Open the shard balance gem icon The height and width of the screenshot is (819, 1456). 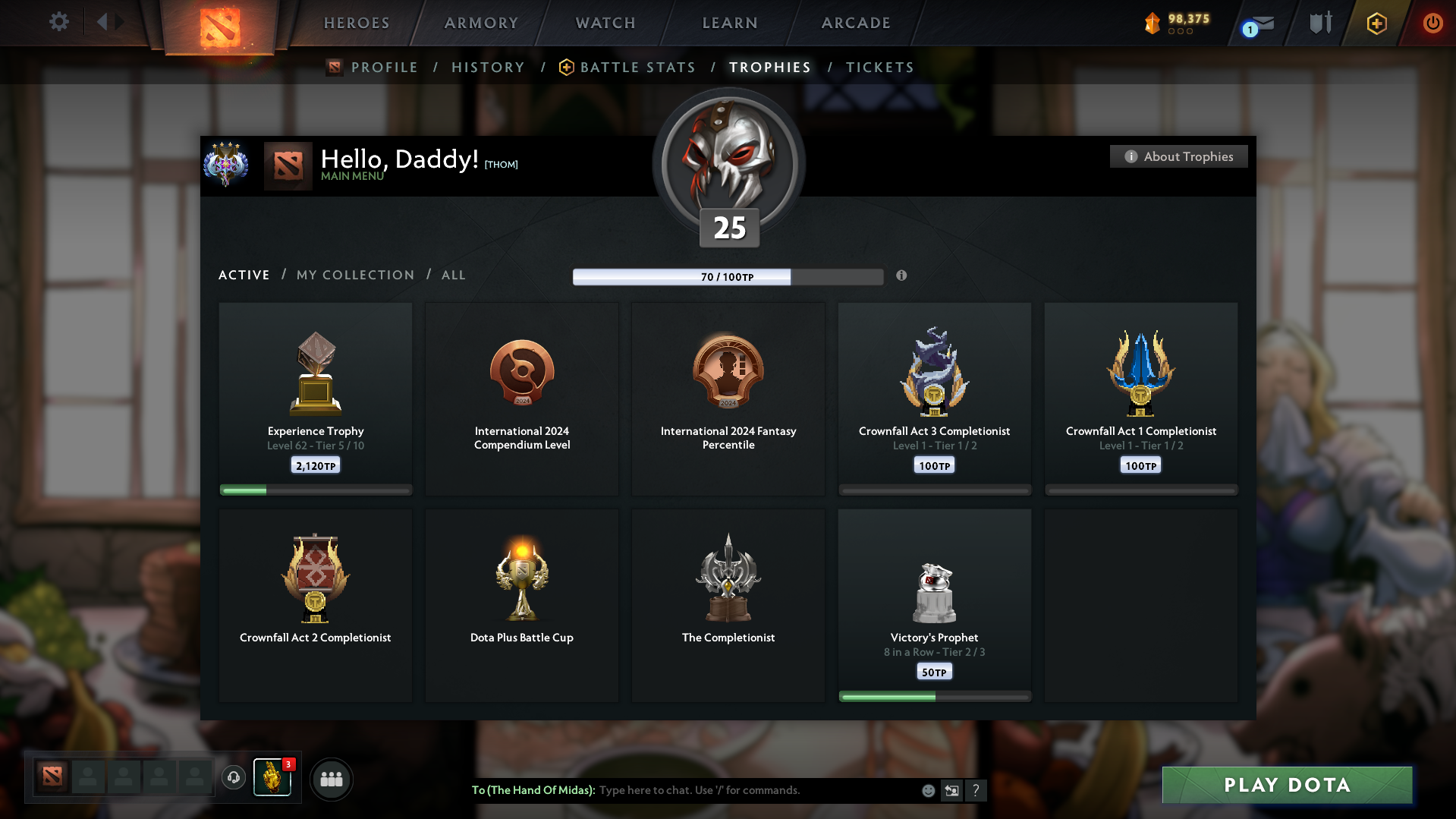1153,23
